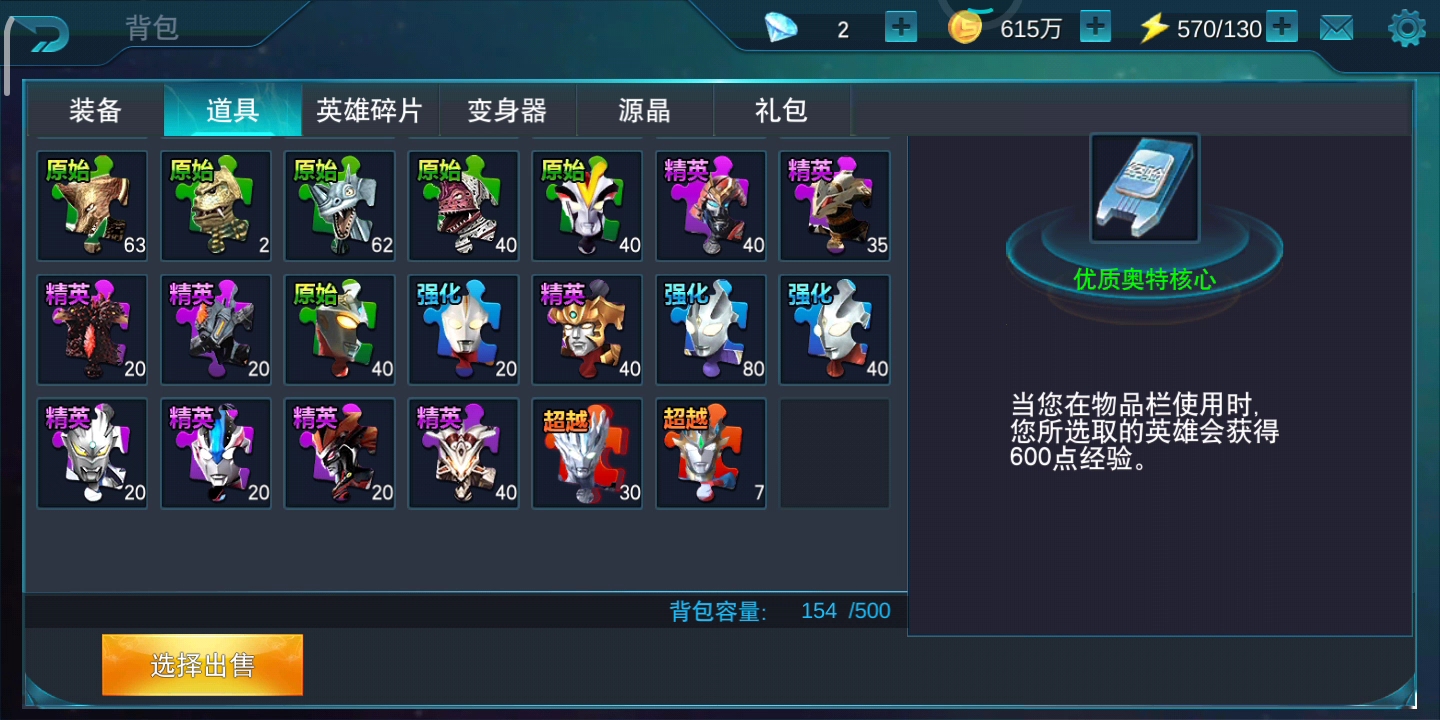The height and width of the screenshot is (720, 1440).
Task: Tap the plus button beside 615万 gold
Action: 1095,27
